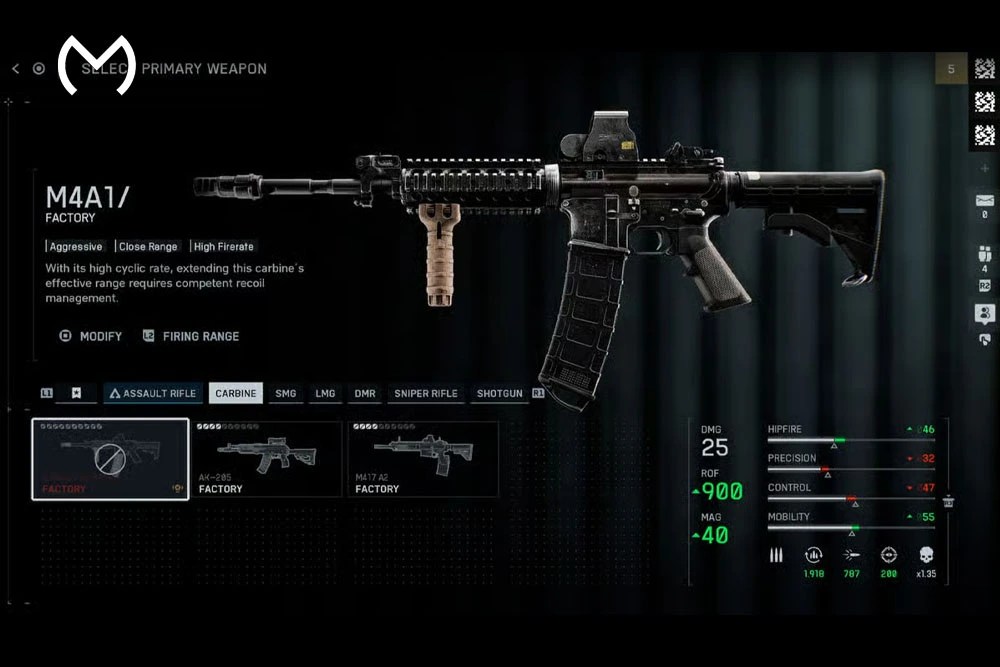Go back using the arrow at top left
Image resolution: width=1000 pixels, height=667 pixels.
(15, 69)
